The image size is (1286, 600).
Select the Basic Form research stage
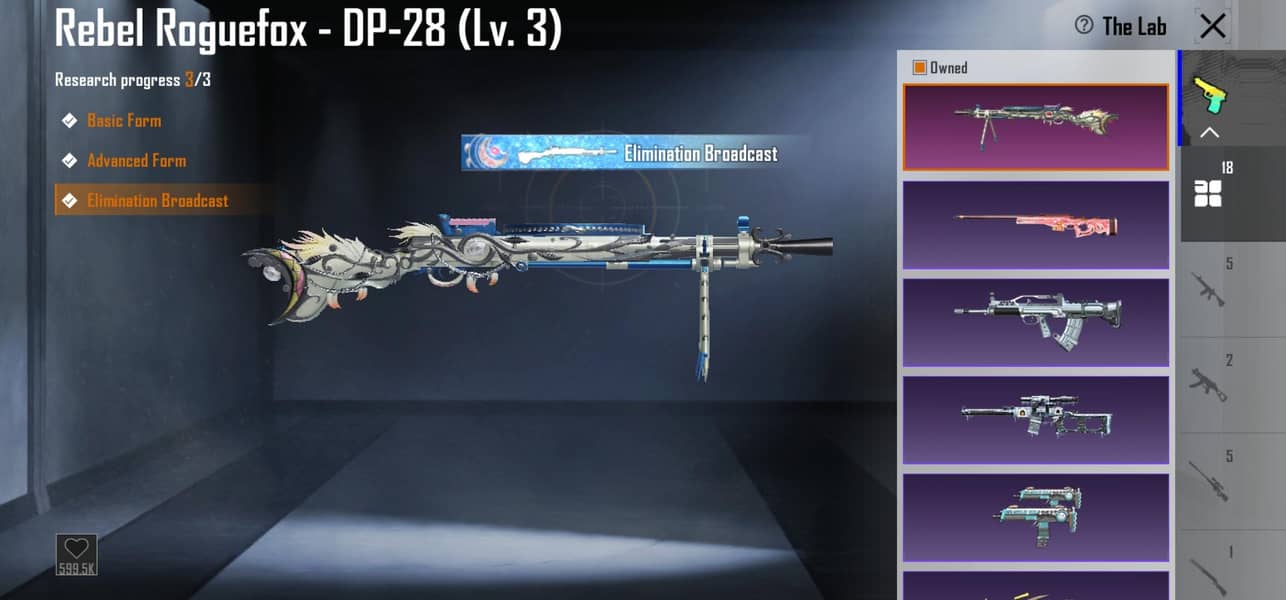123,121
